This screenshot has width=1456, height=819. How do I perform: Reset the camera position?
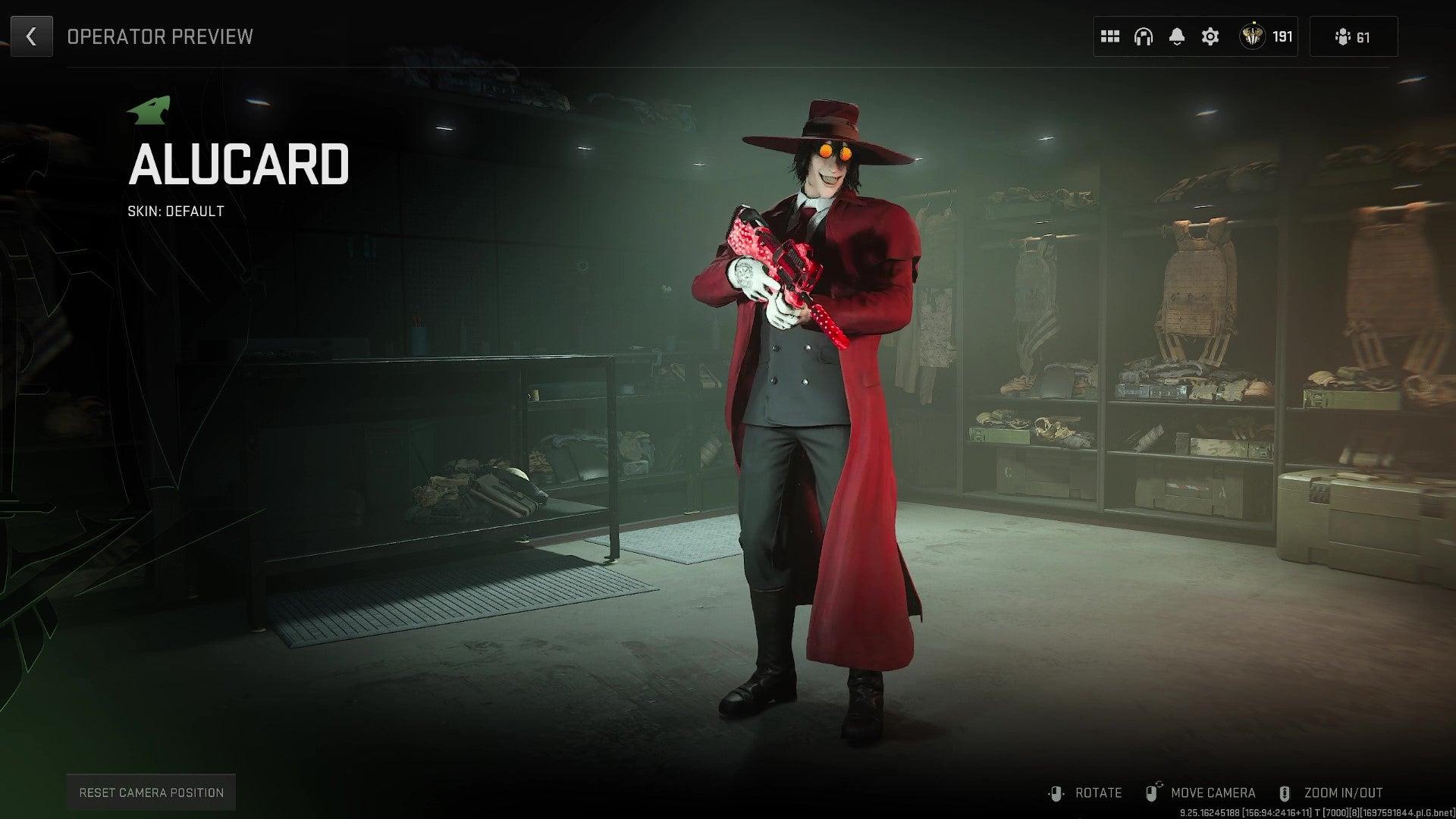click(151, 792)
